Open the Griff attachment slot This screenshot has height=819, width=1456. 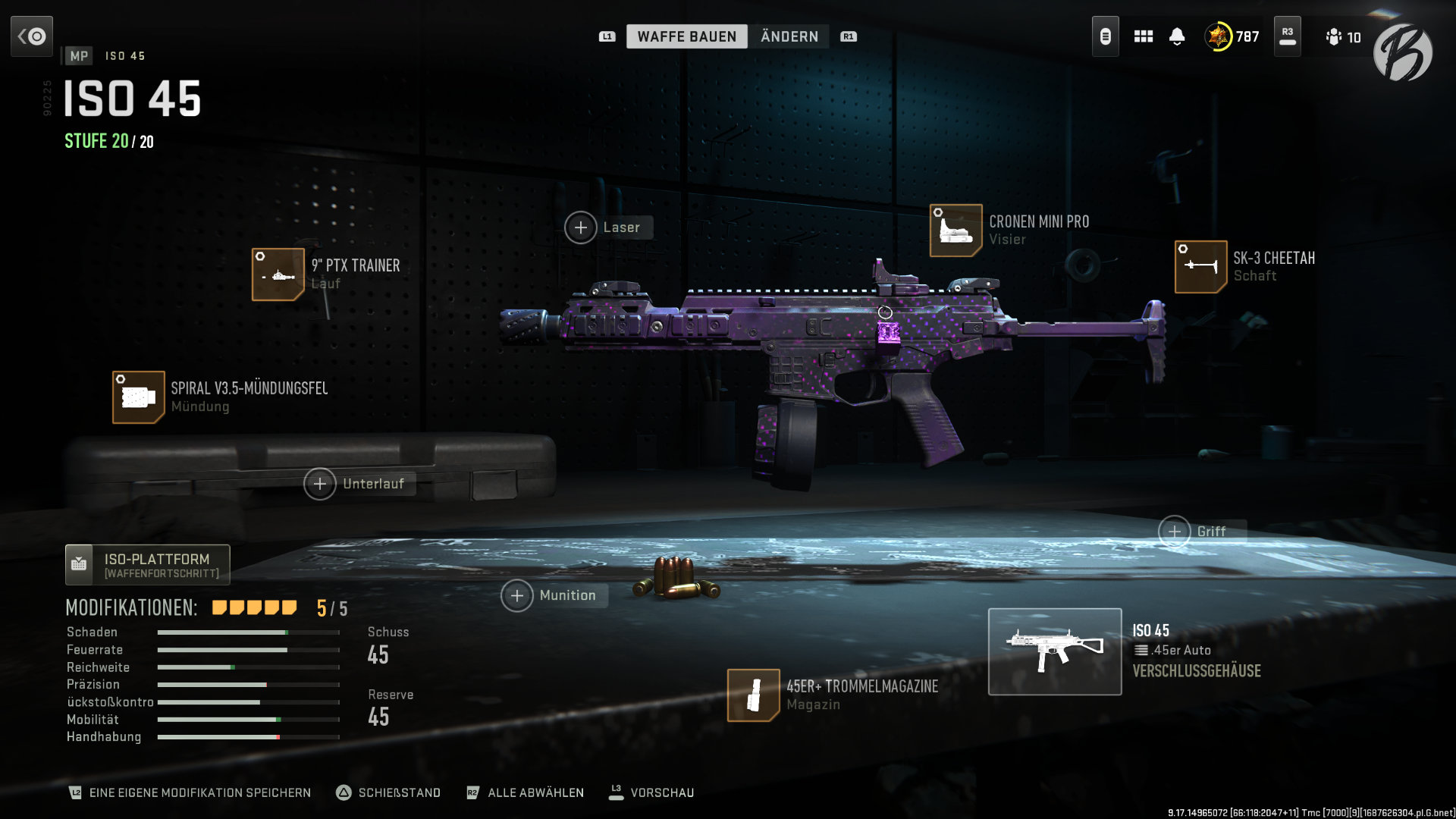tap(1175, 532)
